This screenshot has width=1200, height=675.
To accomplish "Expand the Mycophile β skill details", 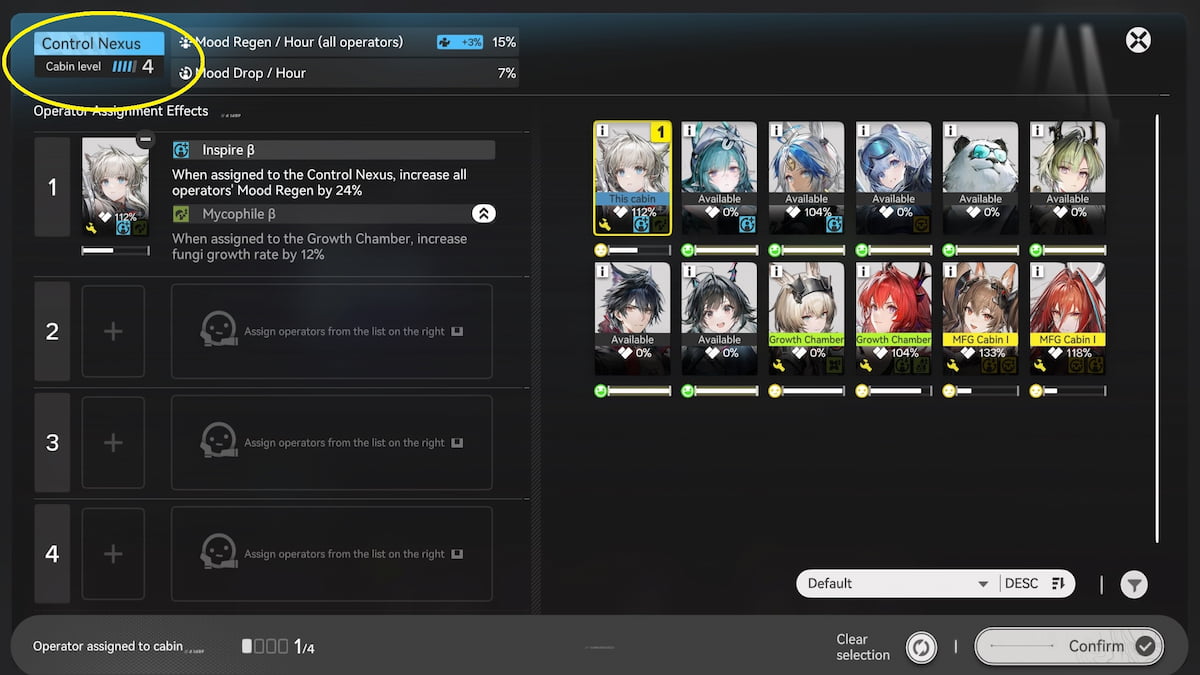I will pos(483,214).
